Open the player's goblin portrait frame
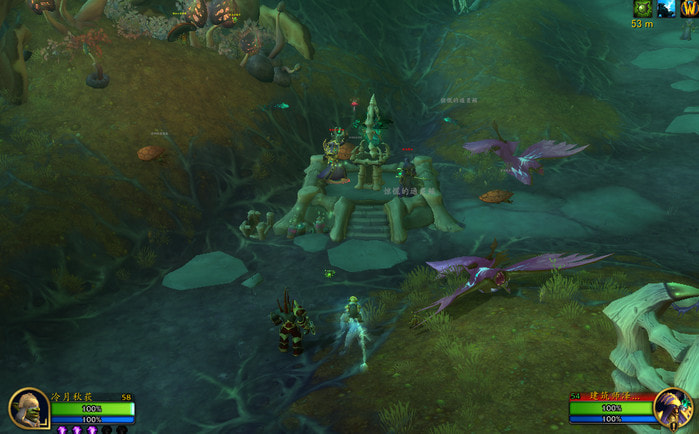The height and width of the screenshot is (434, 699). [27, 409]
